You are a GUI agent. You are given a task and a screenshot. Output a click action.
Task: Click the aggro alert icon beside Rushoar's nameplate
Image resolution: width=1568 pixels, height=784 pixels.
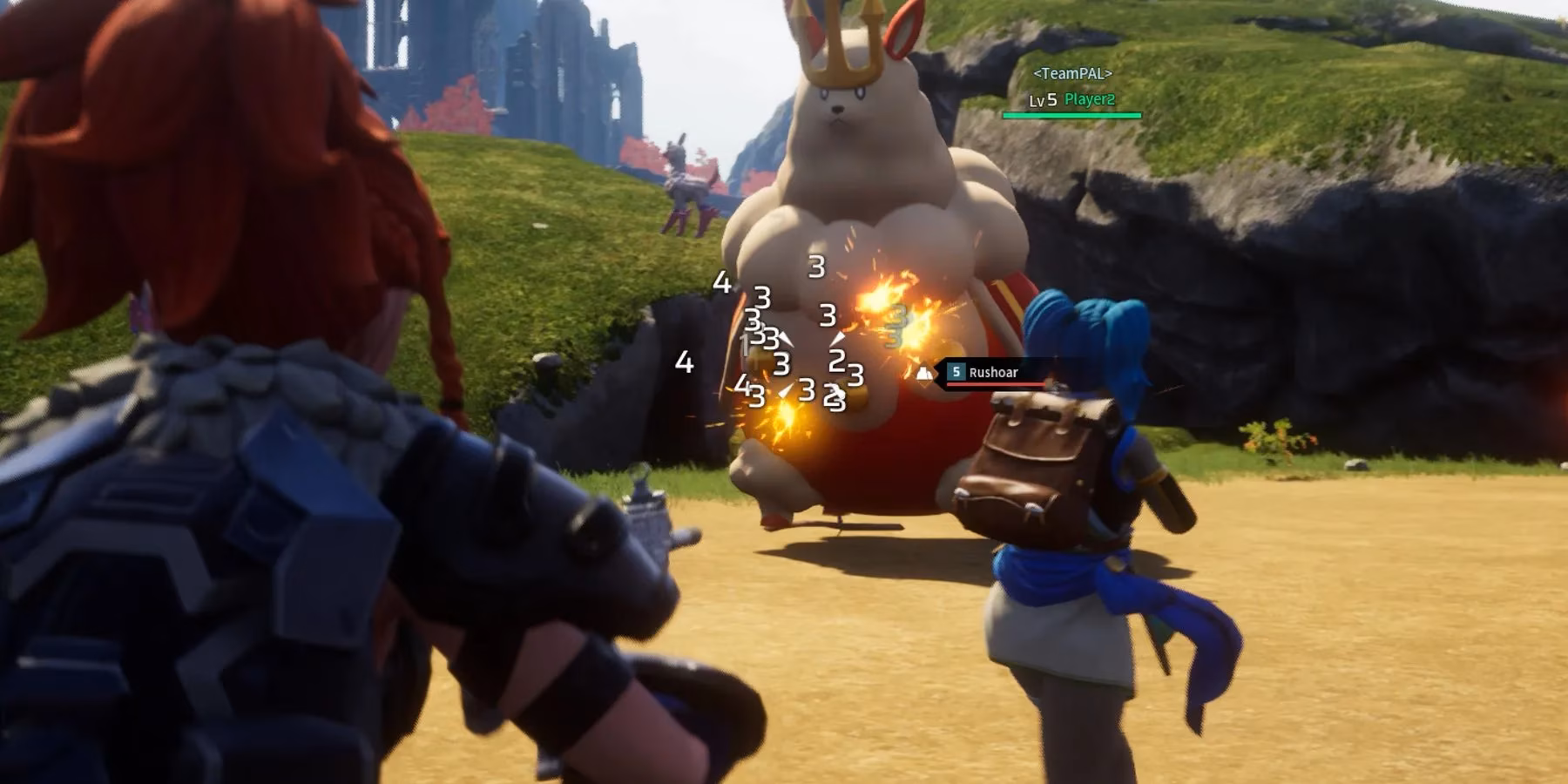[x=923, y=372]
